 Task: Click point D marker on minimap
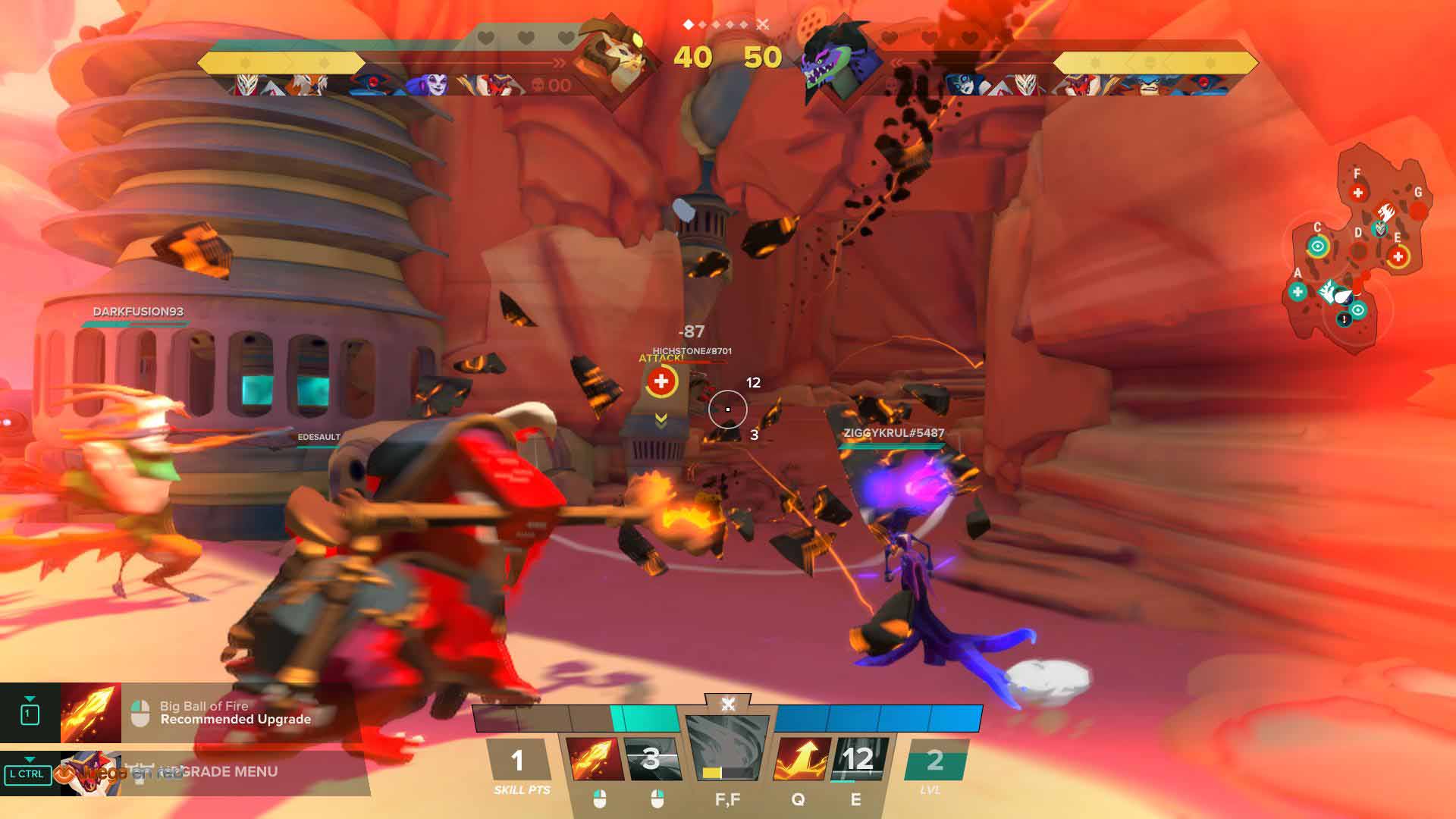point(1359,249)
